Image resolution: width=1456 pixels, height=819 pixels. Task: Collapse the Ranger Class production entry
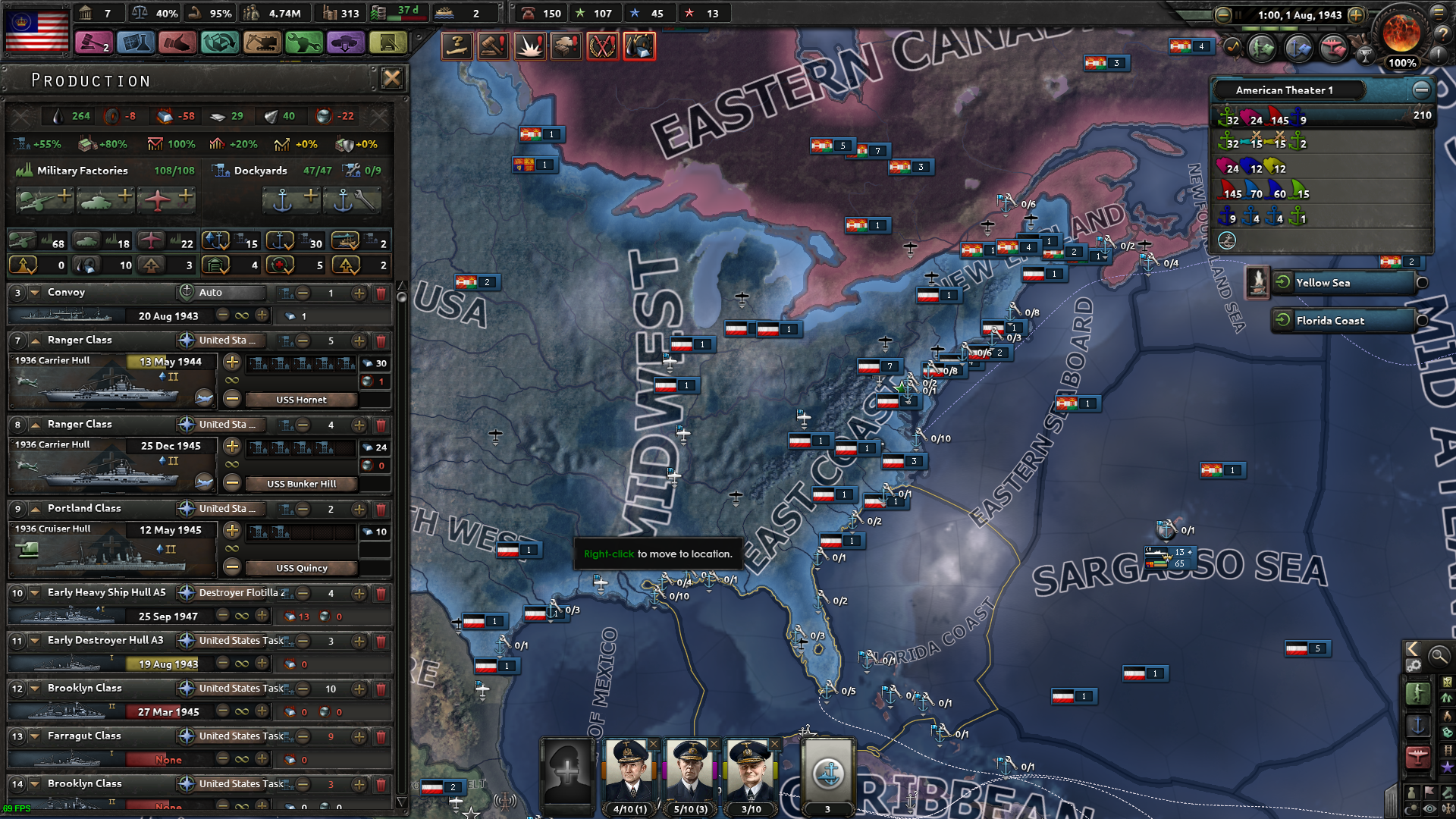[x=34, y=340]
